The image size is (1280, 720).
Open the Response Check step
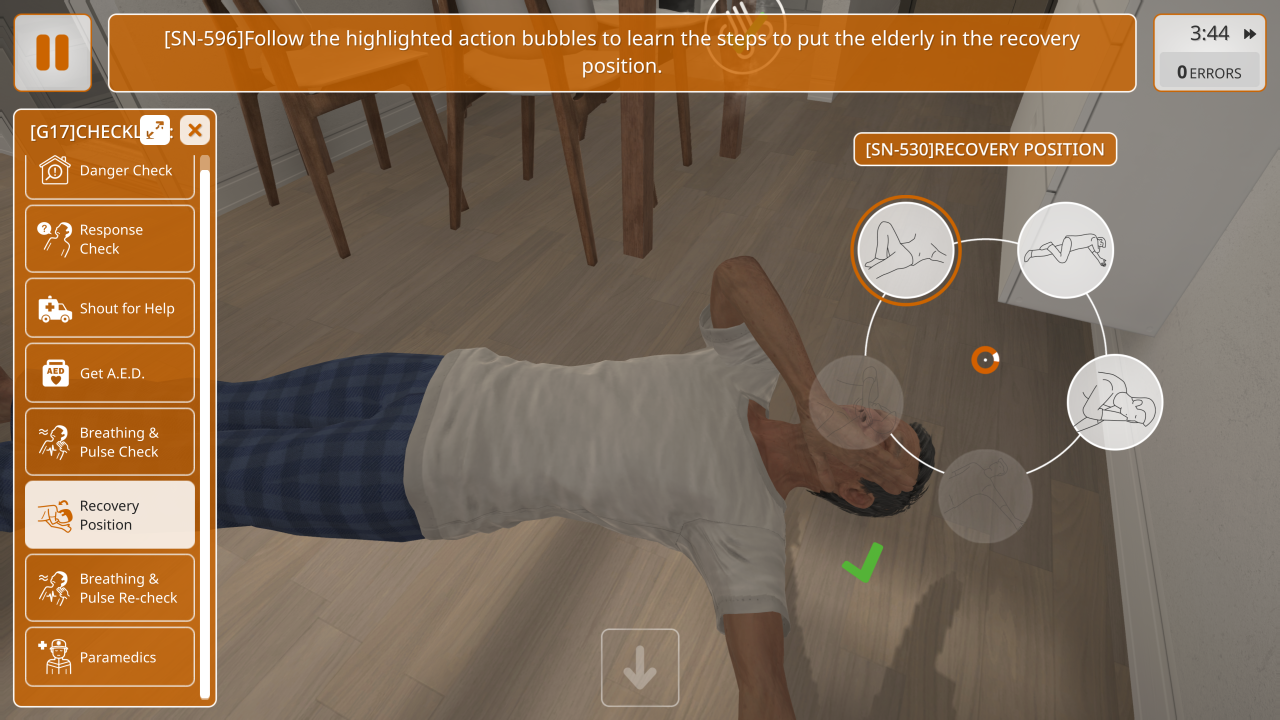[x=110, y=239]
